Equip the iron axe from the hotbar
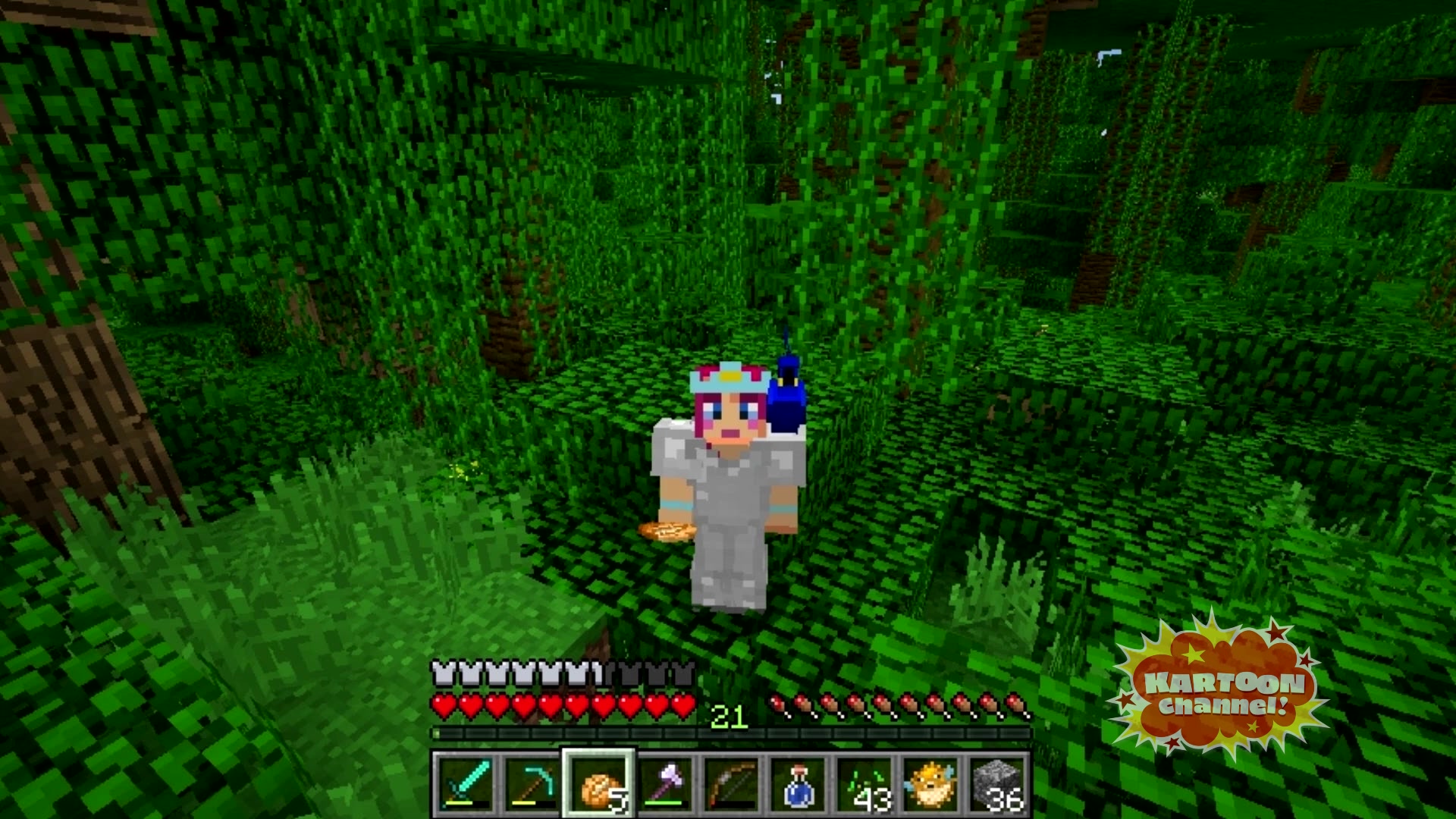This screenshot has width=1456, height=819. coord(665,784)
